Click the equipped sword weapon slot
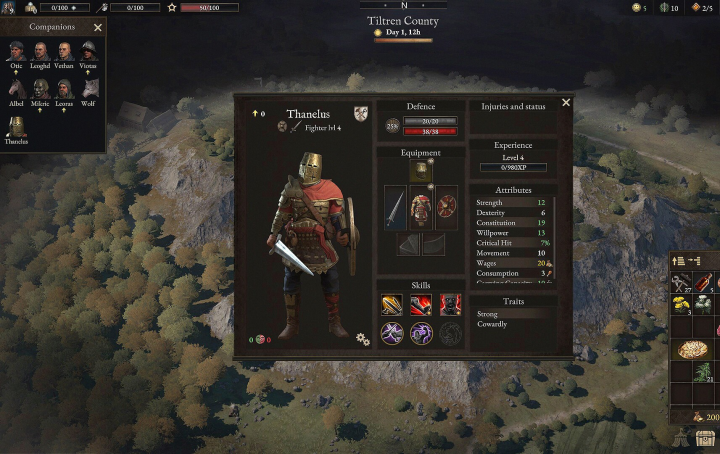This screenshot has width=720, height=454. pos(396,208)
